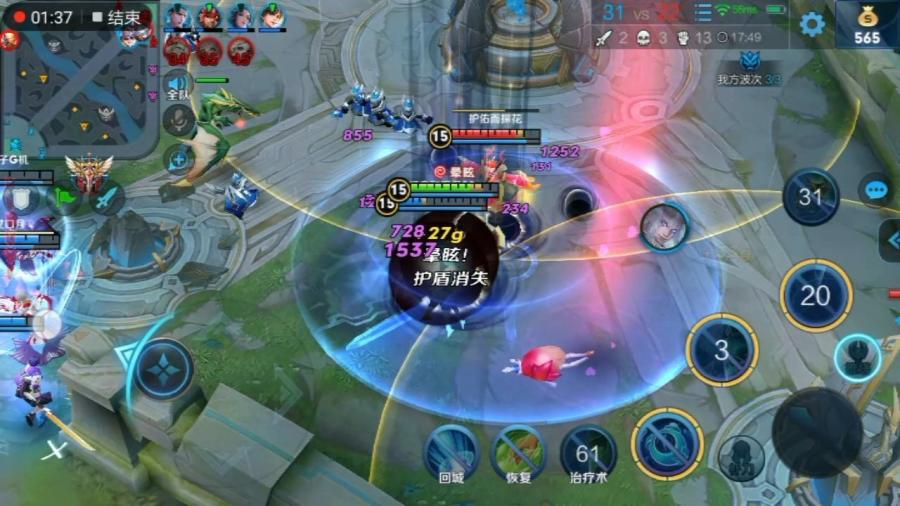Activate the blue swirl skill button
Viewport: 900px width, 506px height.
tap(667, 443)
